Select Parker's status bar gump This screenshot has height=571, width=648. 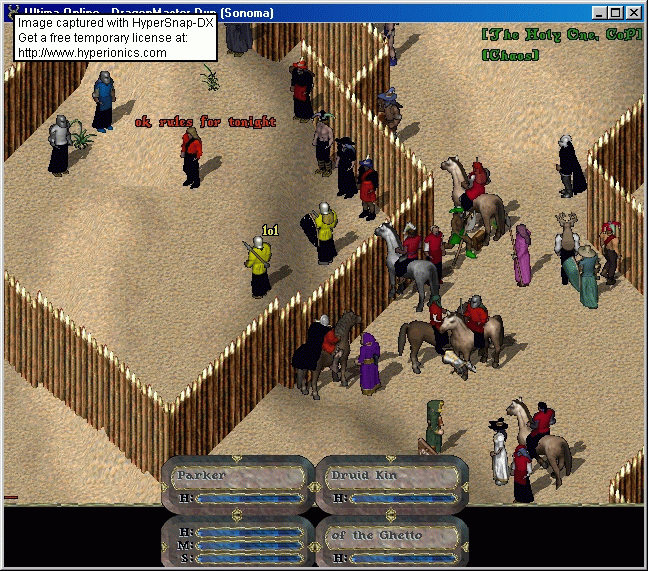(x=238, y=485)
